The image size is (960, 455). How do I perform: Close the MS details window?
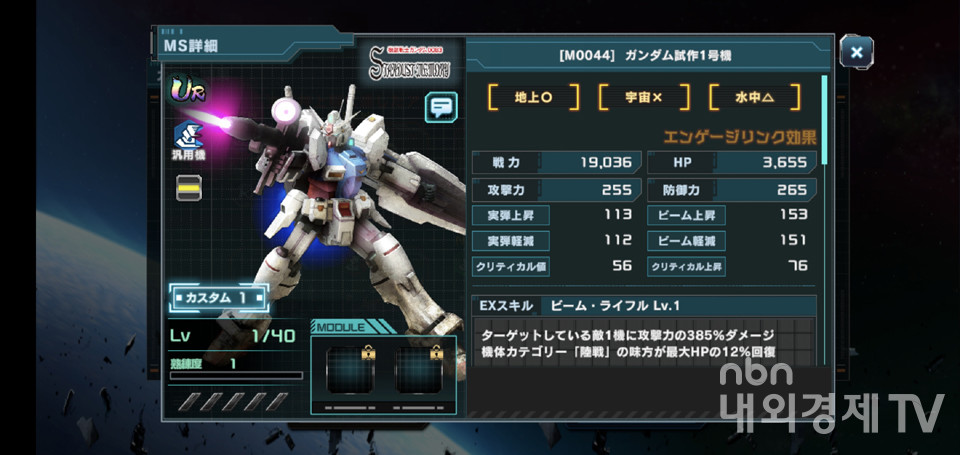[x=856, y=51]
